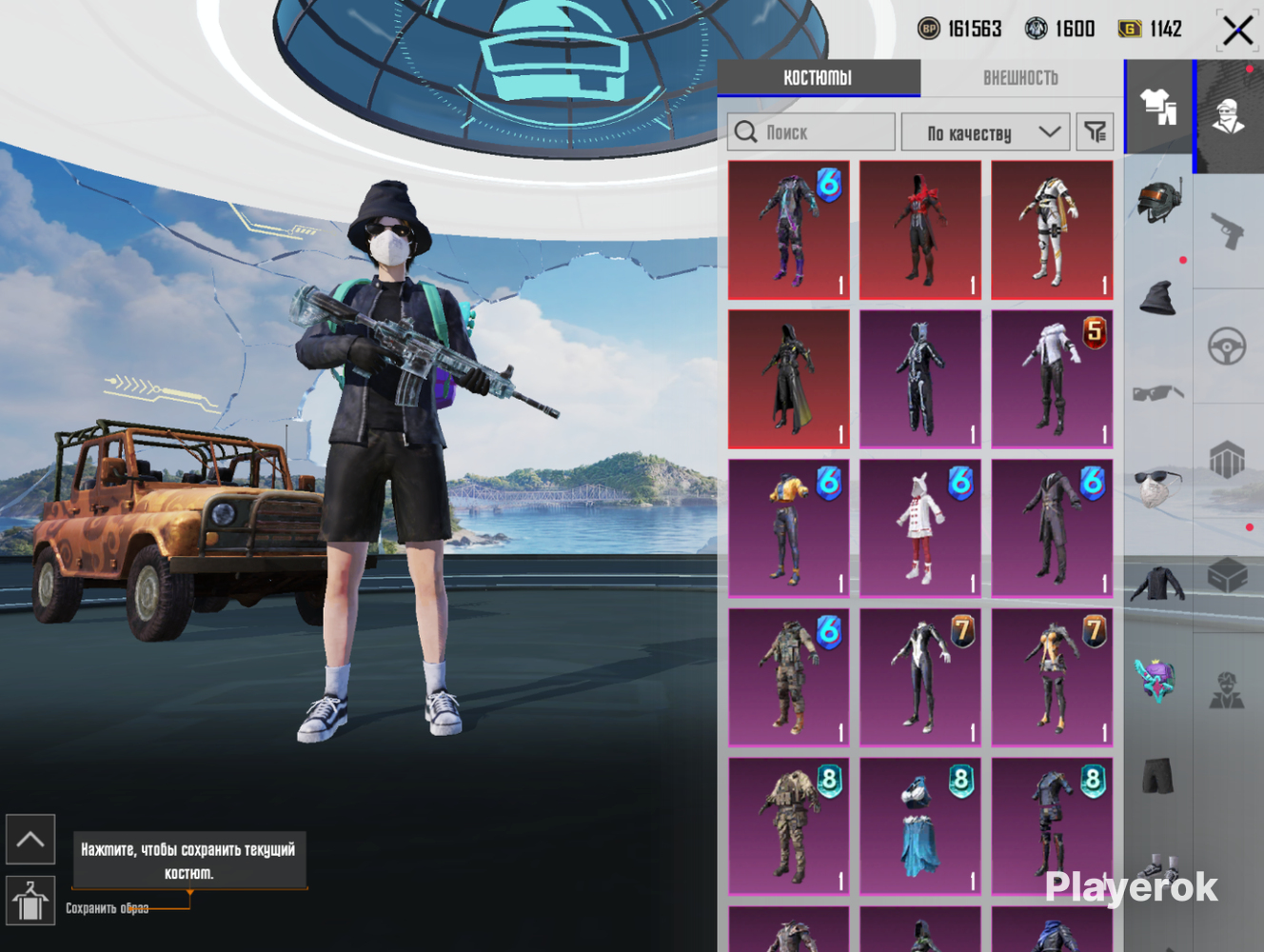Open the helmet category

[1158, 201]
